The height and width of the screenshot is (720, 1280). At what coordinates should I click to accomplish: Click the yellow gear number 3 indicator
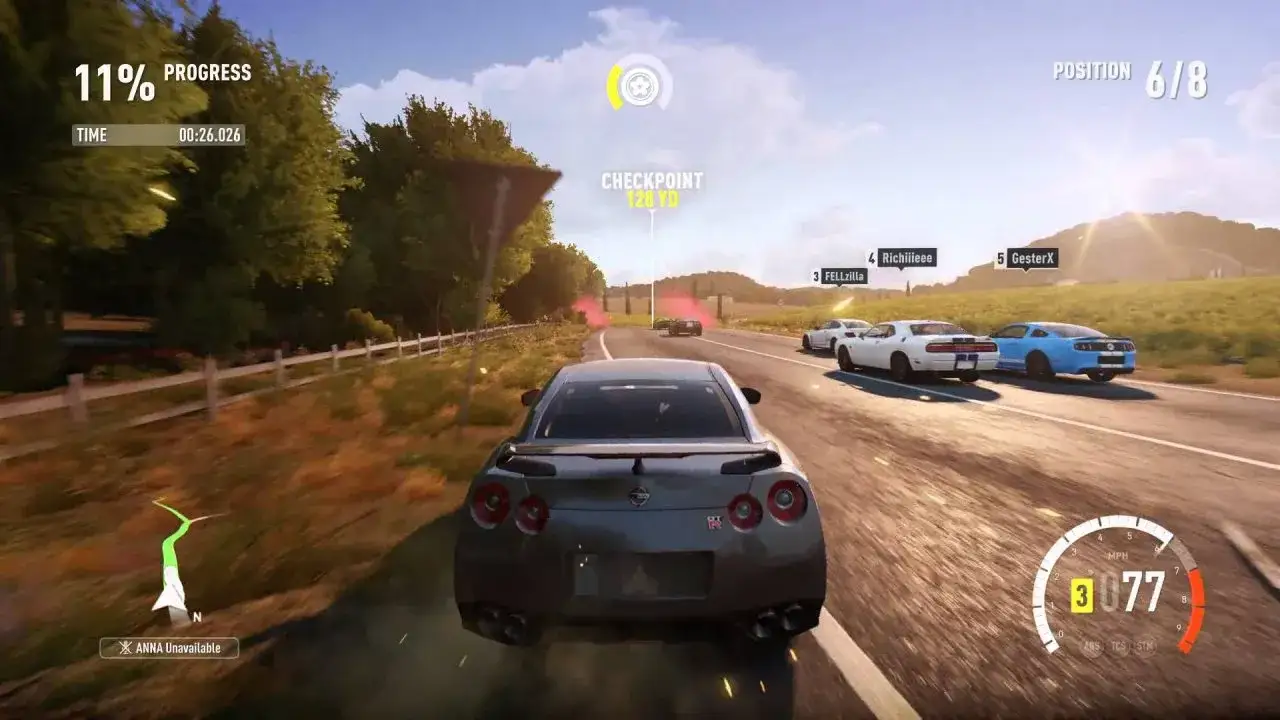[x=1082, y=596]
